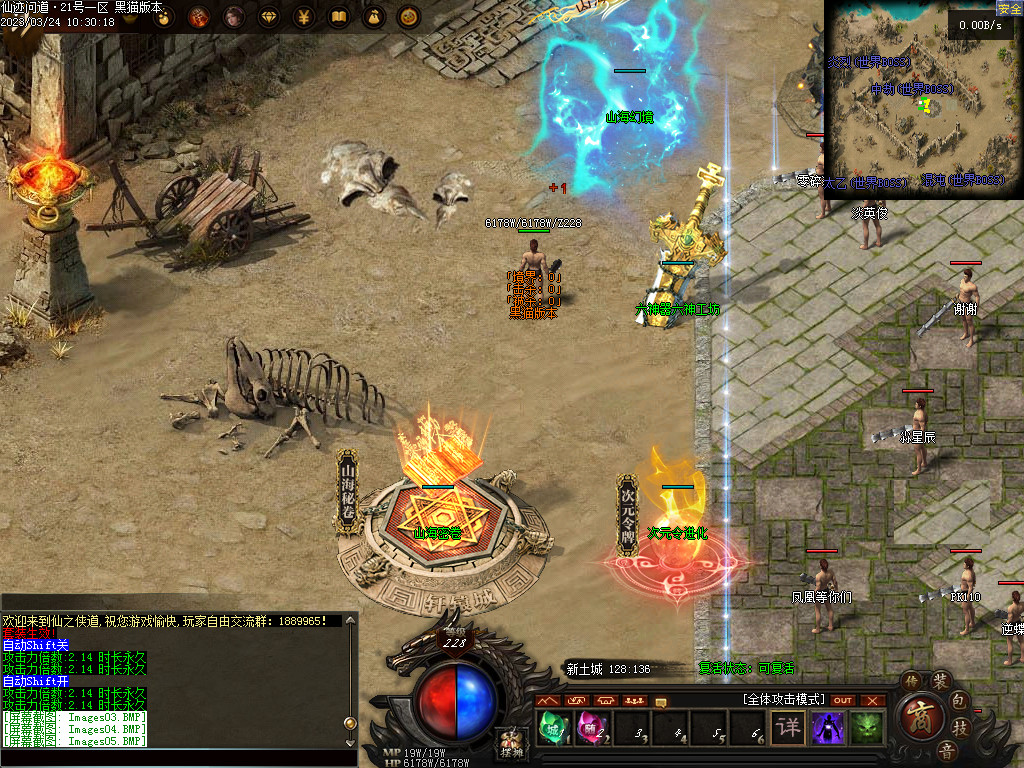Click the female character portrait icon

tap(234, 17)
